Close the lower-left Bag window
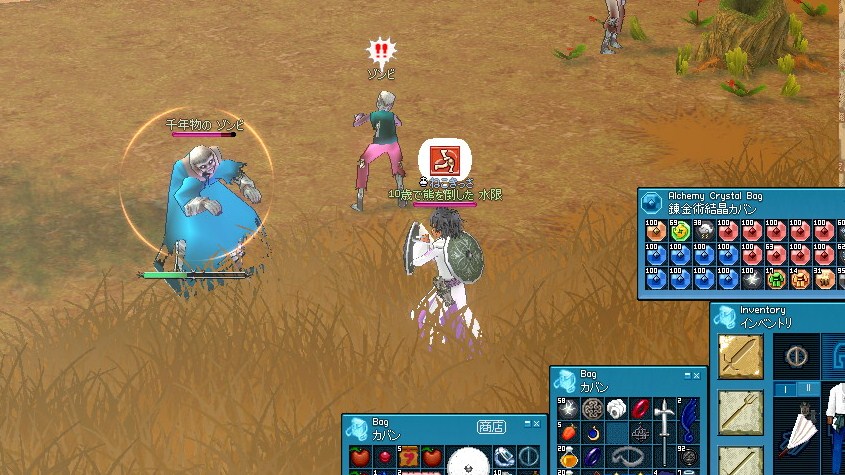The height and width of the screenshot is (475, 845). click(x=538, y=423)
